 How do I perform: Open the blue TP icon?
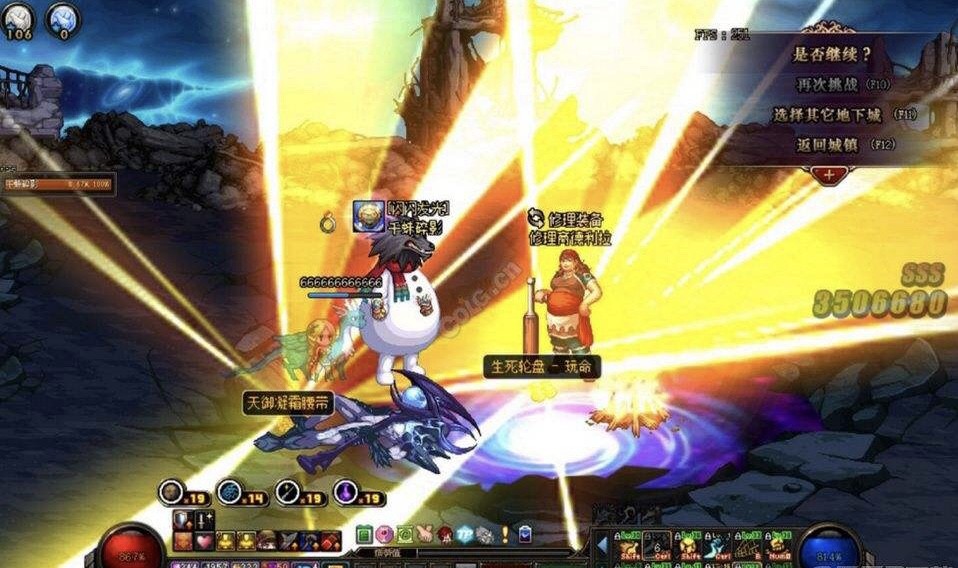coord(465,535)
